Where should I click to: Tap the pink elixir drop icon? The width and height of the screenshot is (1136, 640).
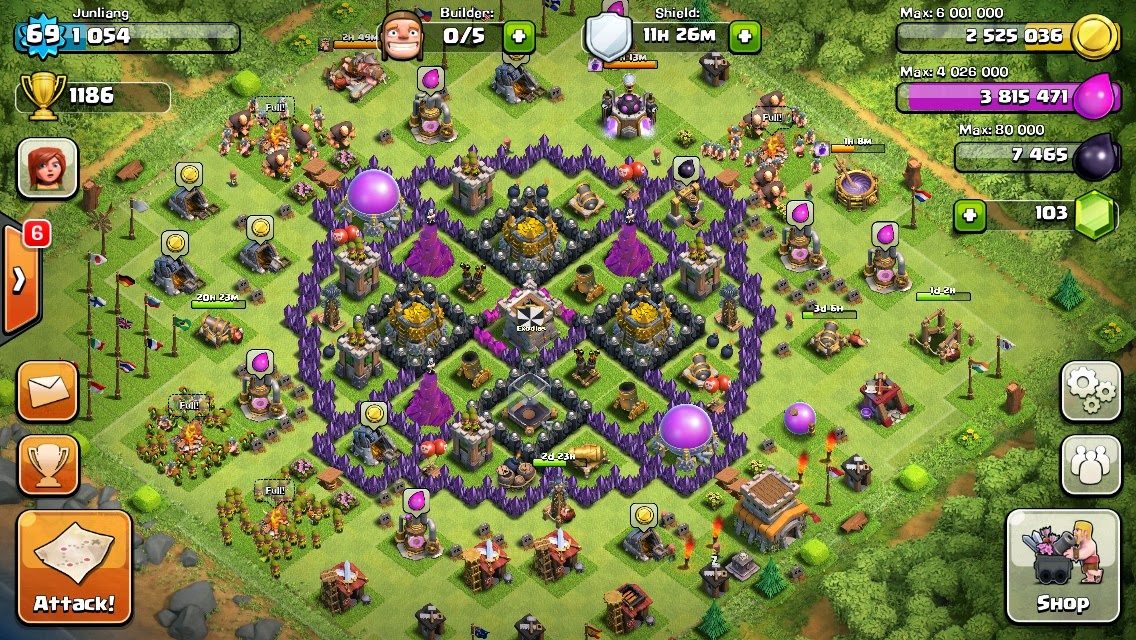tap(1096, 97)
